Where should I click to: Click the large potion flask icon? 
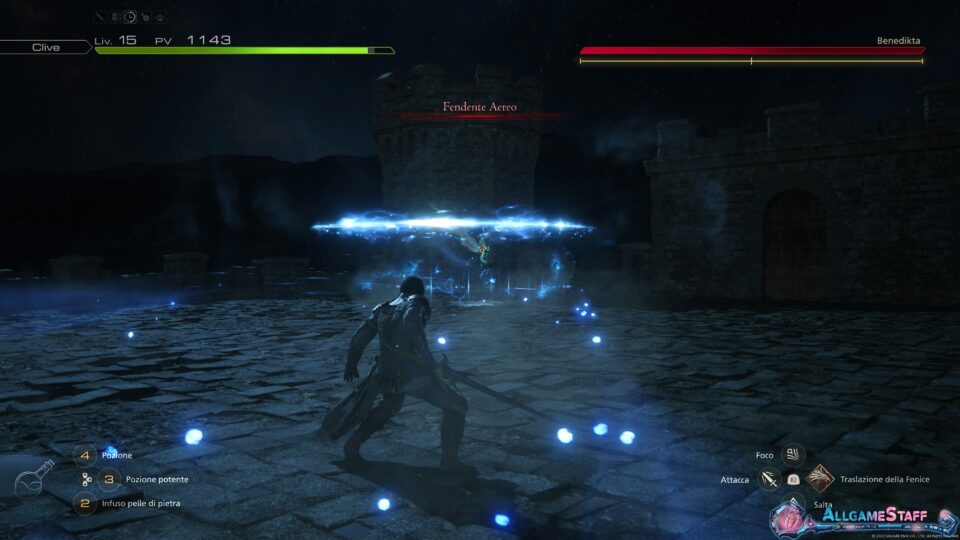coord(35,478)
